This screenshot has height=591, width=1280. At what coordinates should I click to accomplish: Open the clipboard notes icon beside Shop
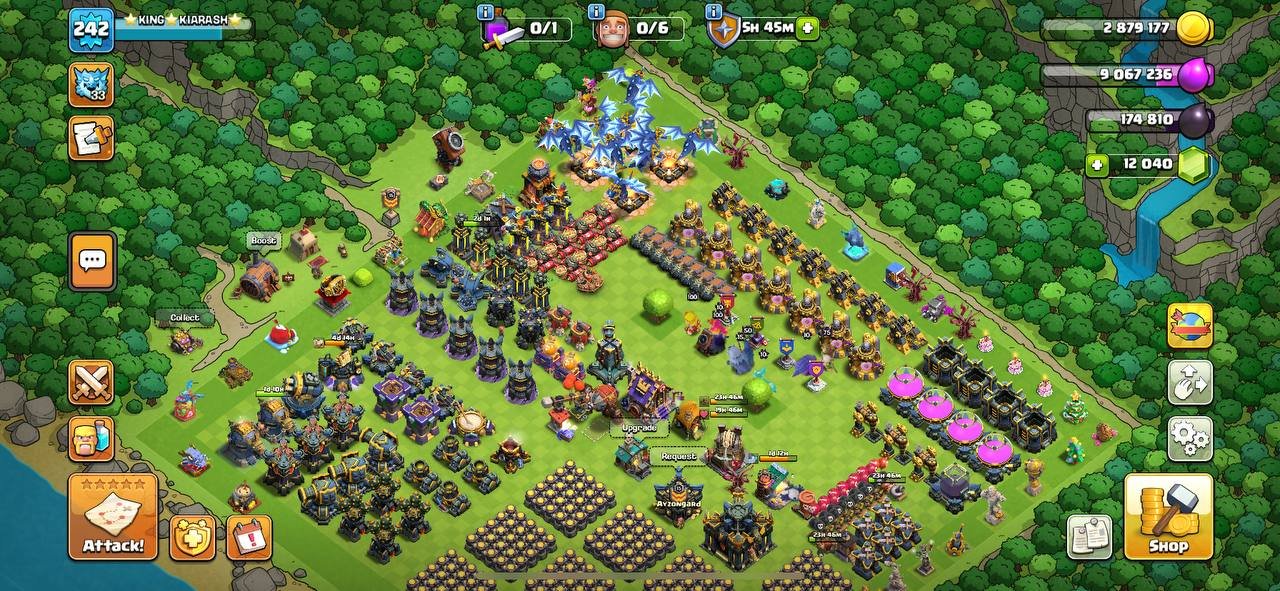click(x=1089, y=538)
